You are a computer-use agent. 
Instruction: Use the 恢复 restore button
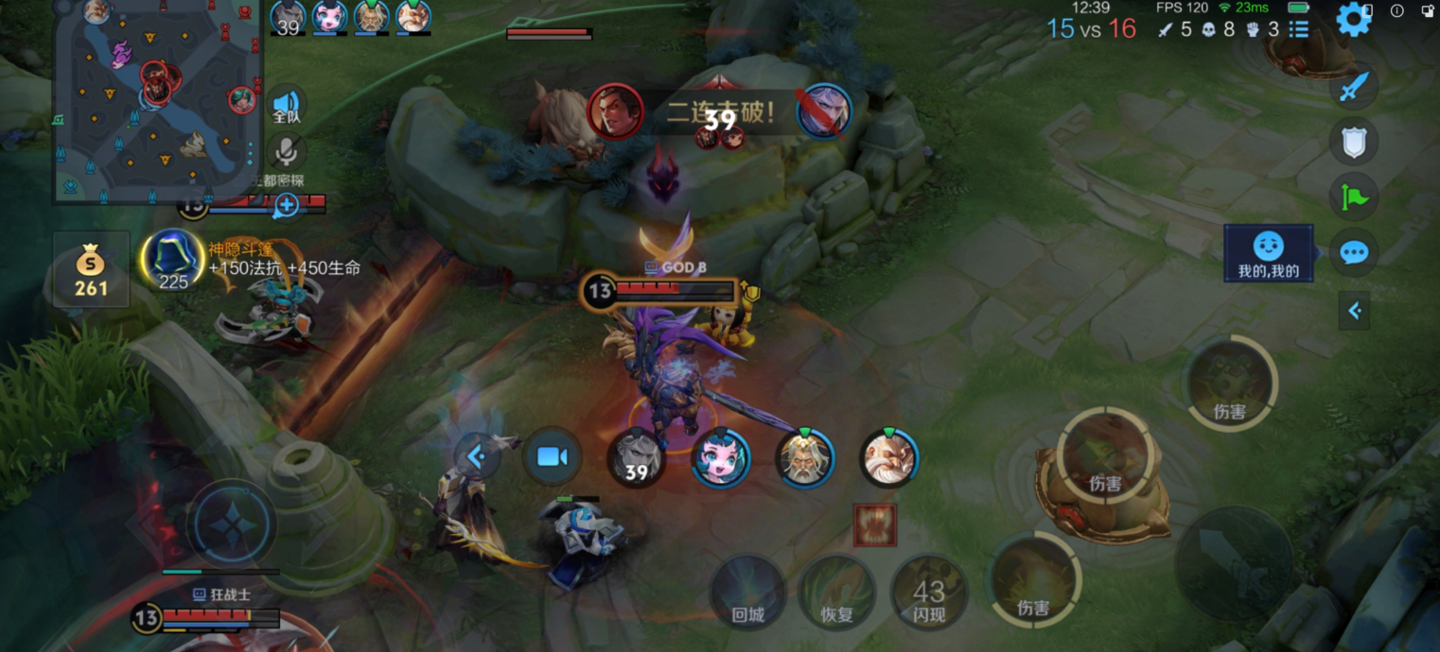837,593
